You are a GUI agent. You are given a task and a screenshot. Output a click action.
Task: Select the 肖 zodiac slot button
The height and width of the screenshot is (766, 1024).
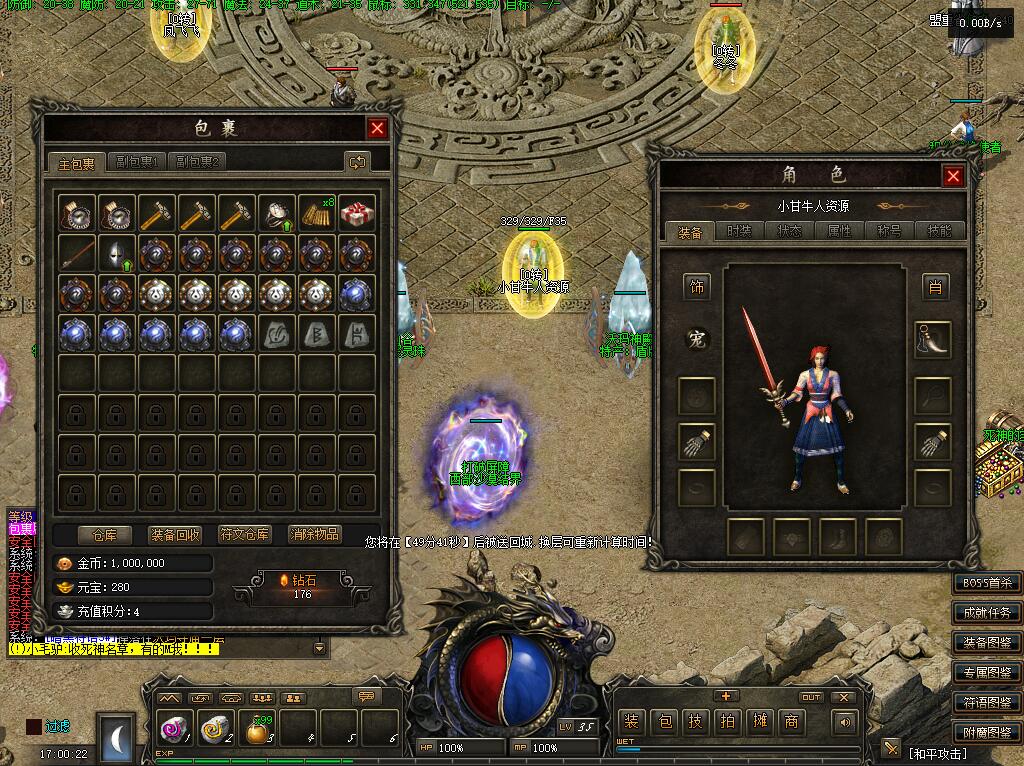click(935, 288)
